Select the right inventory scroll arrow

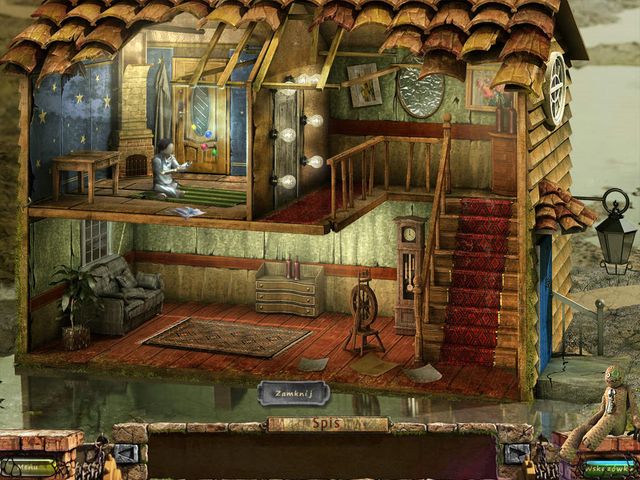[x=518, y=455]
